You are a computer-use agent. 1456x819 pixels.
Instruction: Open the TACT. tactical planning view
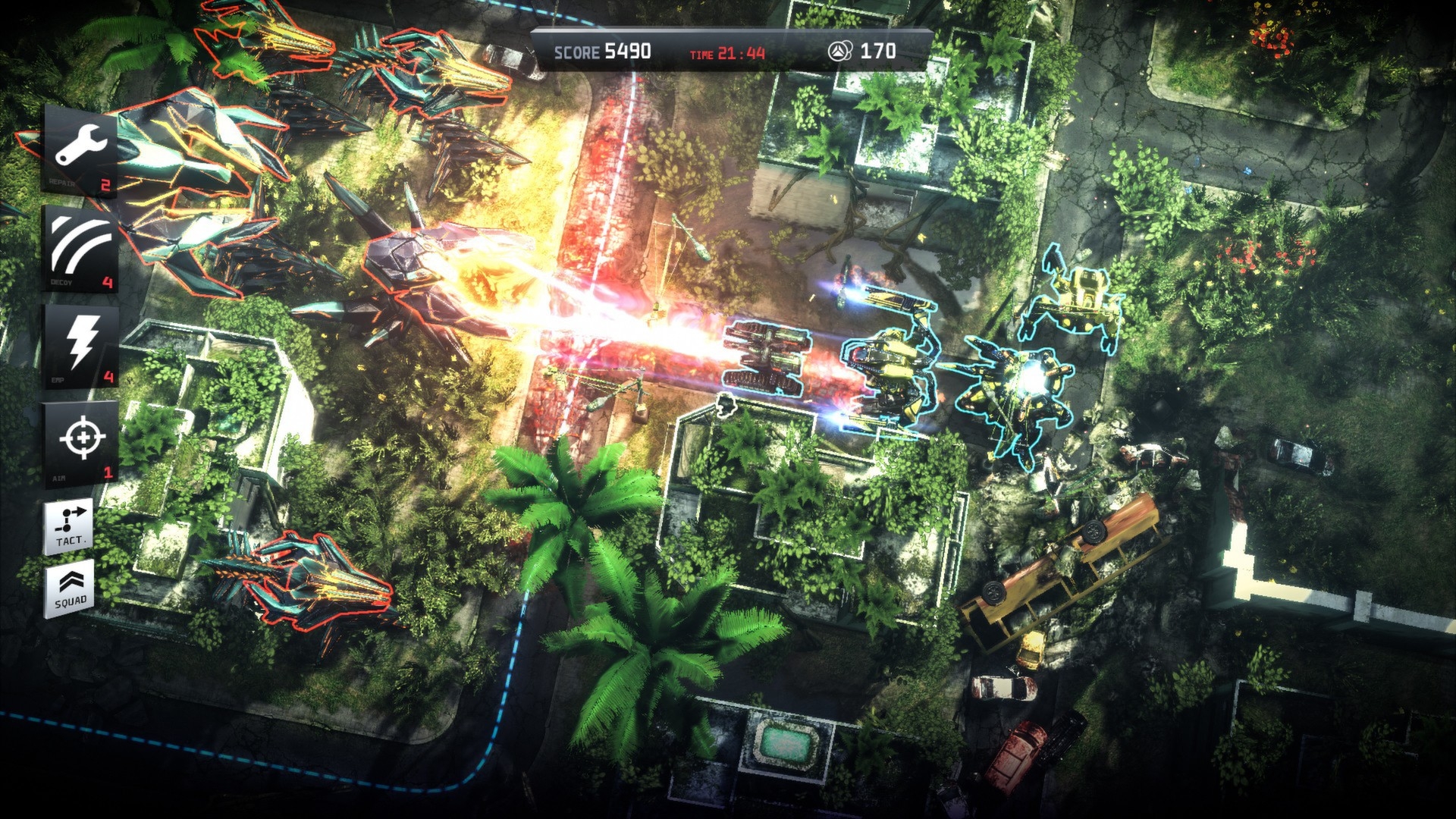[x=68, y=526]
